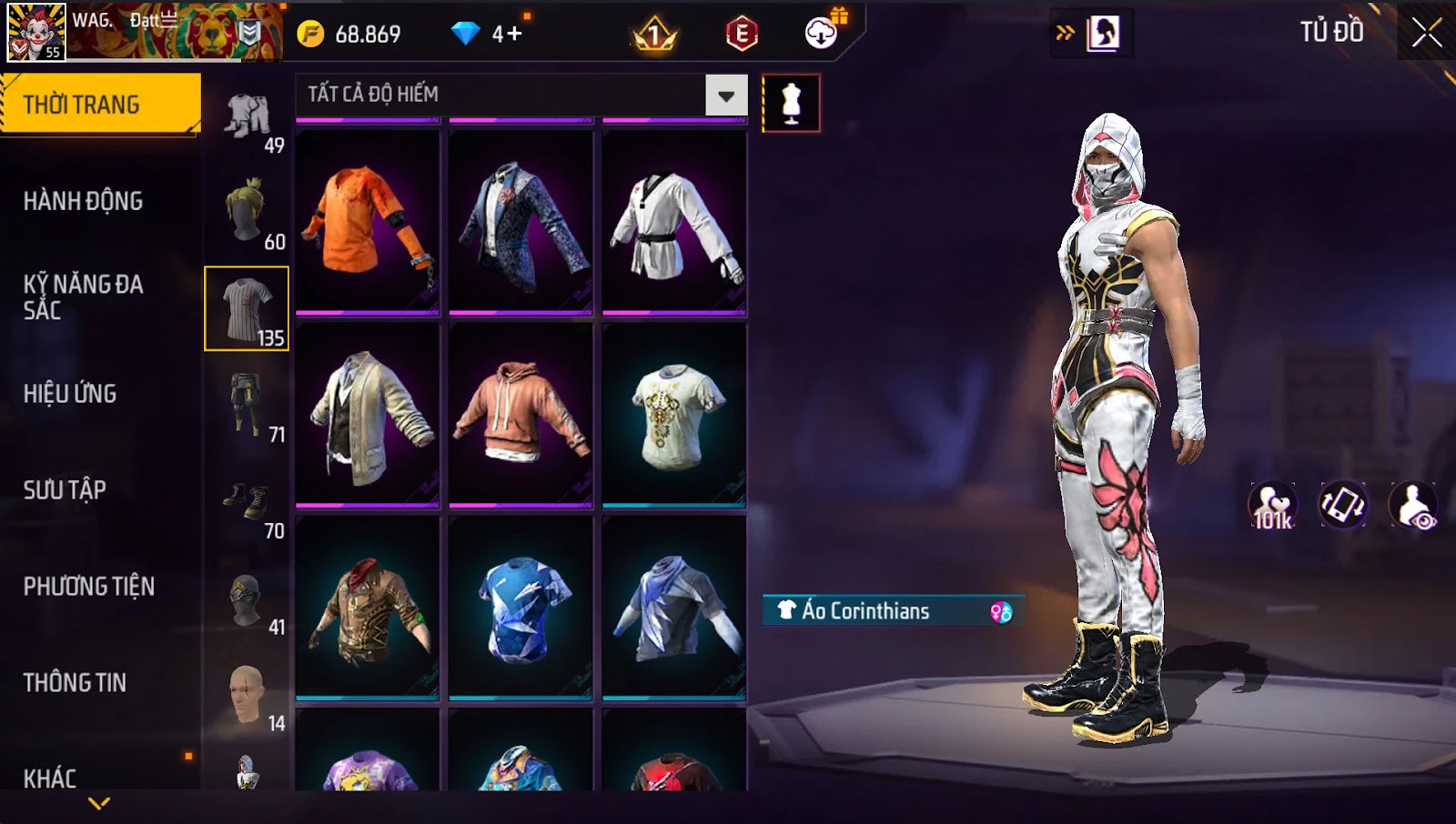Open the pants category with 71 items

[248, 406]
